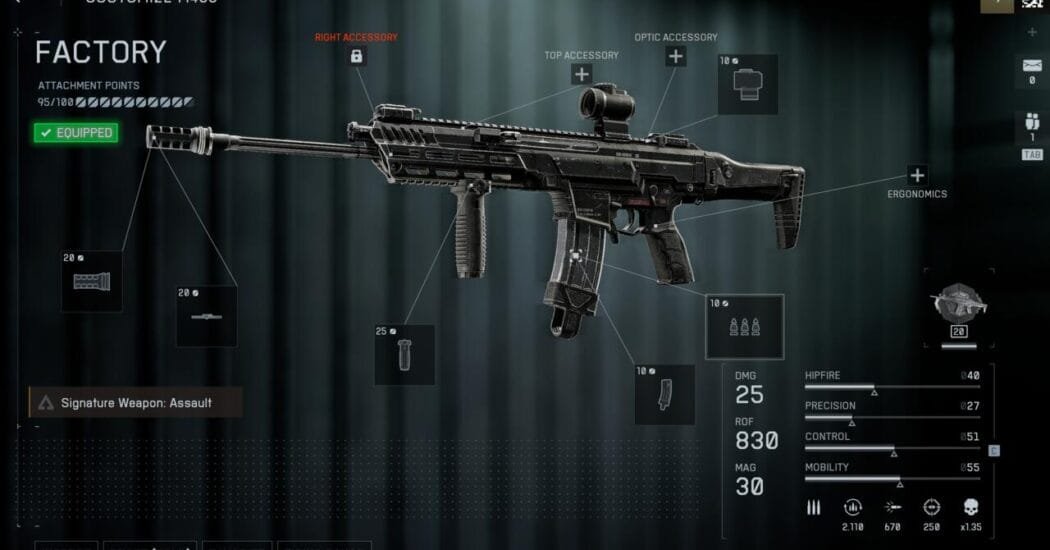Image resolution: width=1050 pixels, height=550 pixels.
Task: Select the locked Right Accessory slot
Action: [356, 56]
